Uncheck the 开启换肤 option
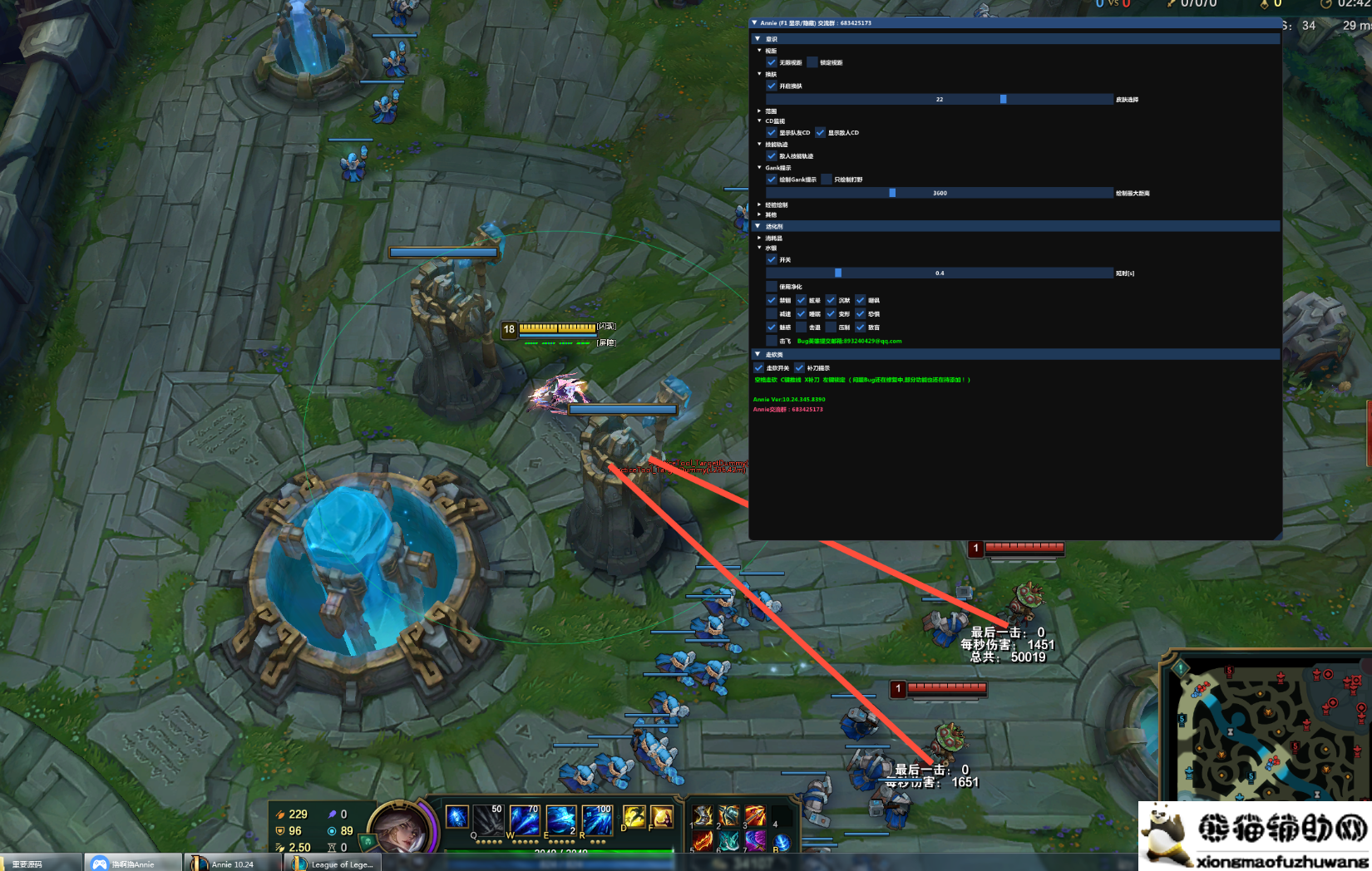 [x=772, y=86]
